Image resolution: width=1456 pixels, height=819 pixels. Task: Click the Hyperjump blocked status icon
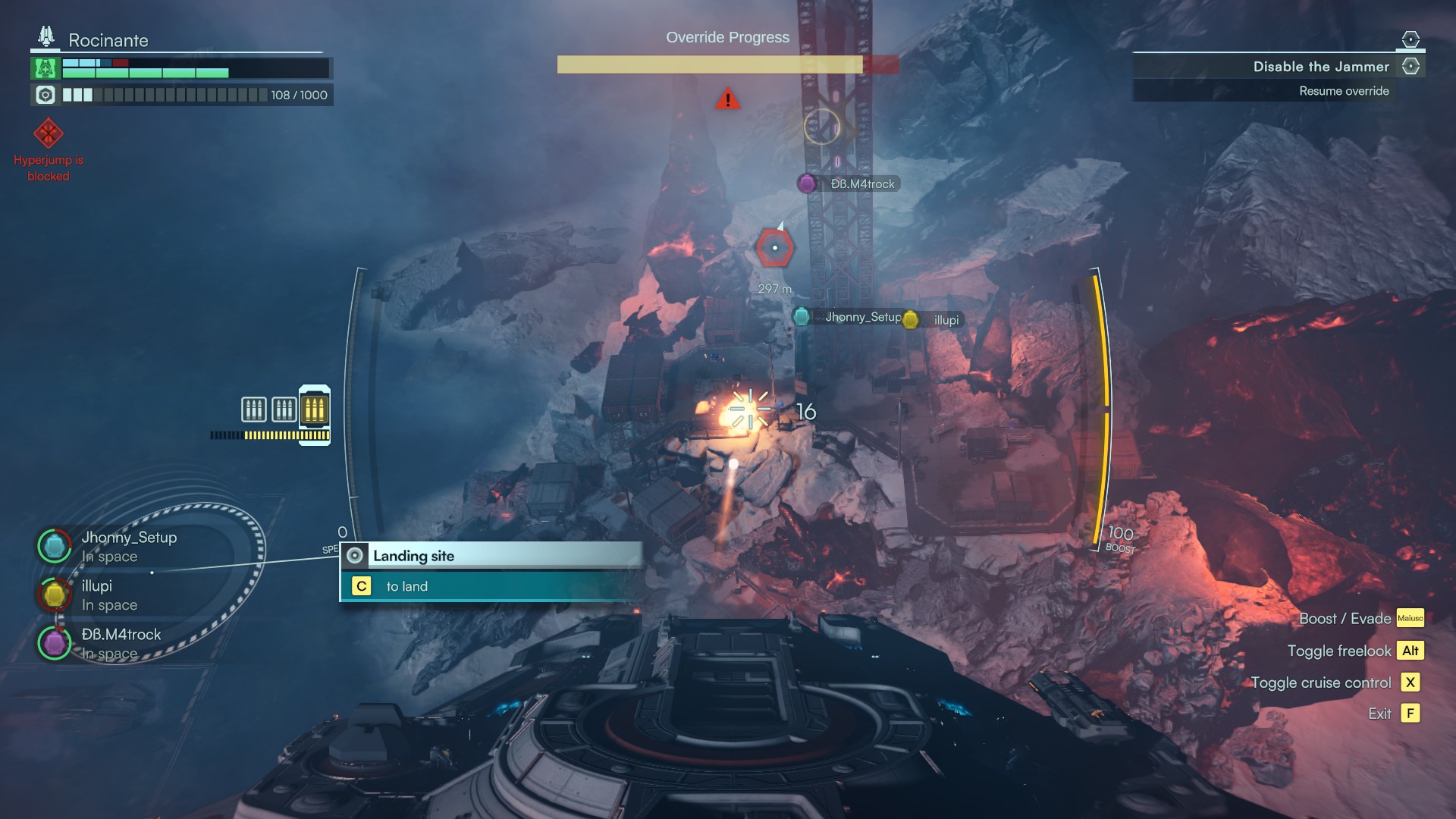click(48, 134)
